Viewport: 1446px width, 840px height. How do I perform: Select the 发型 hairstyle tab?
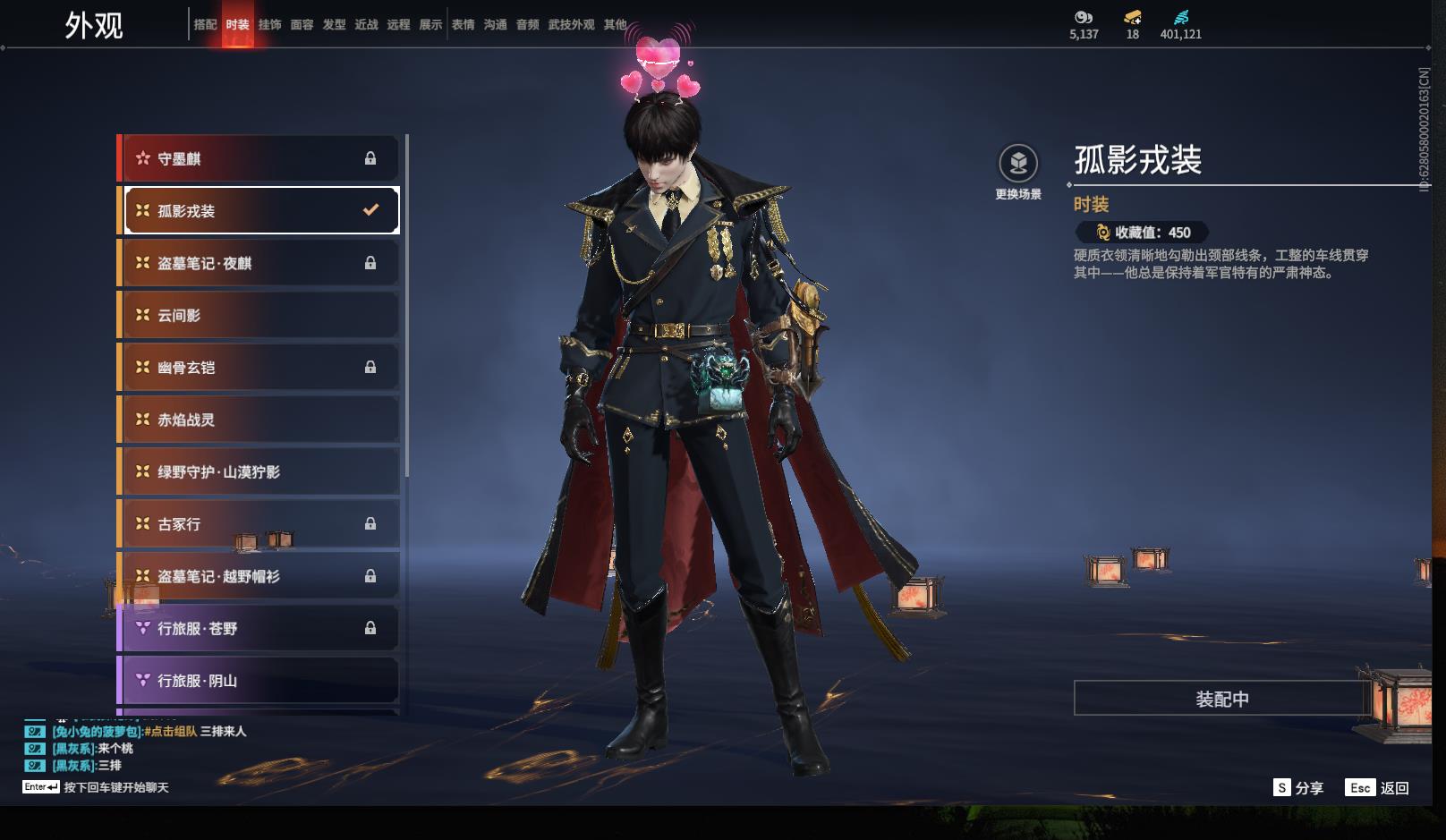[334, 25]
